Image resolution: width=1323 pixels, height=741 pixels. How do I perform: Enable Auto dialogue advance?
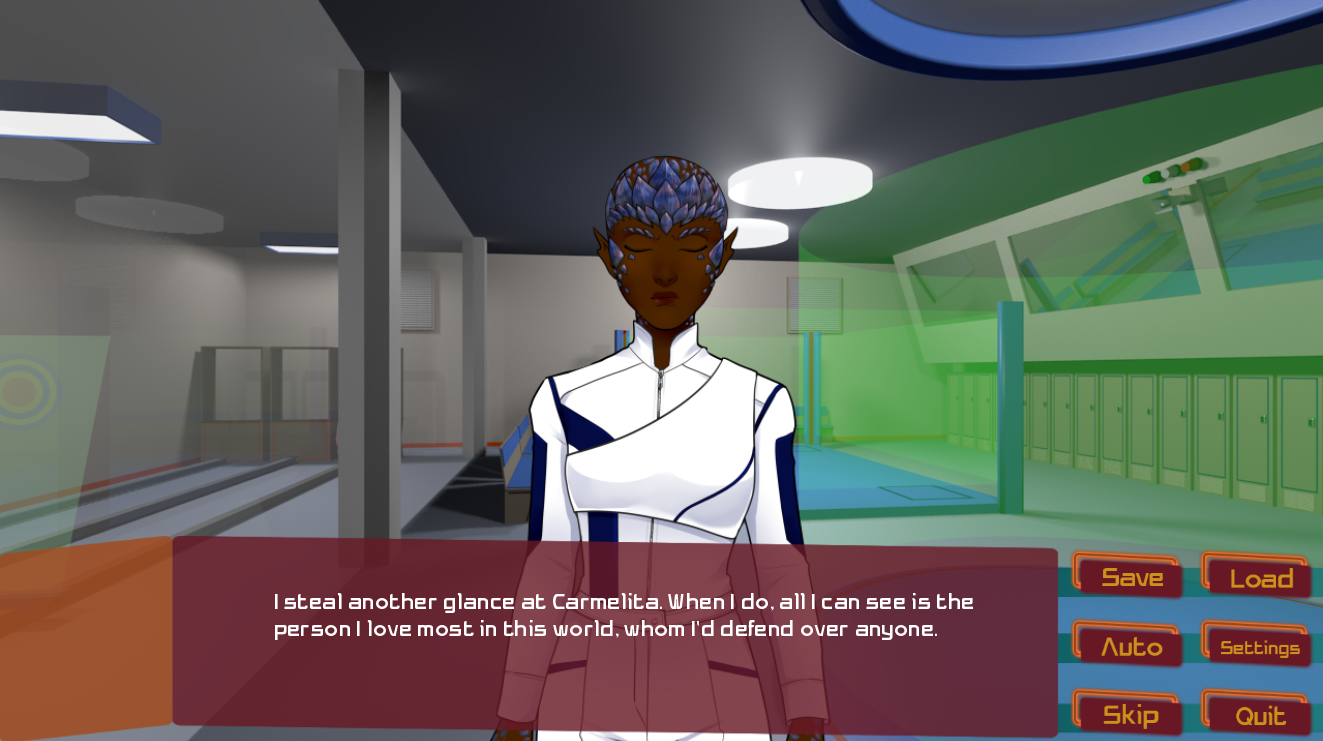1130,646
